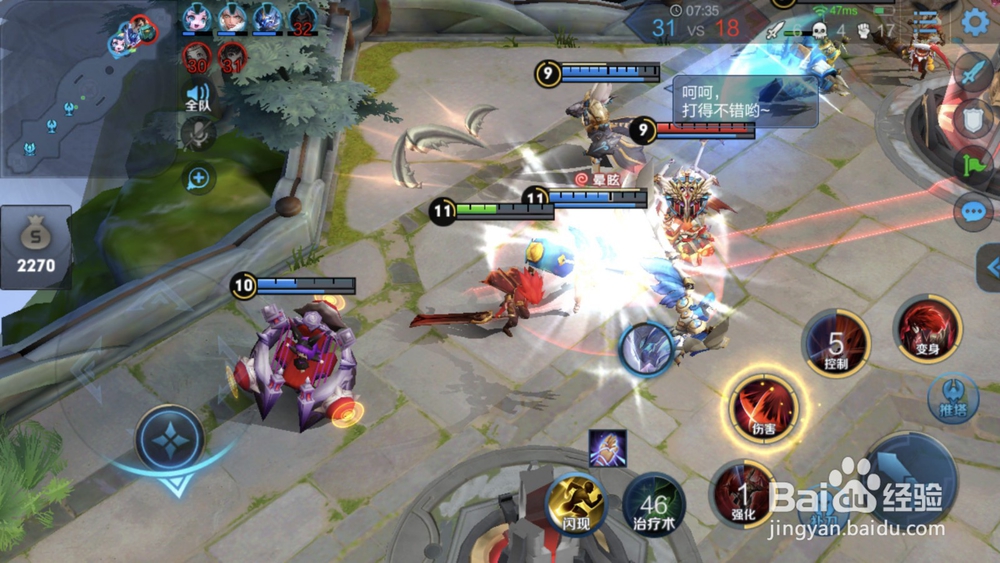The width and height of the screenshot is (1000, 563).
Task: Toggle the muted microphone button
Action: (198, 133)
